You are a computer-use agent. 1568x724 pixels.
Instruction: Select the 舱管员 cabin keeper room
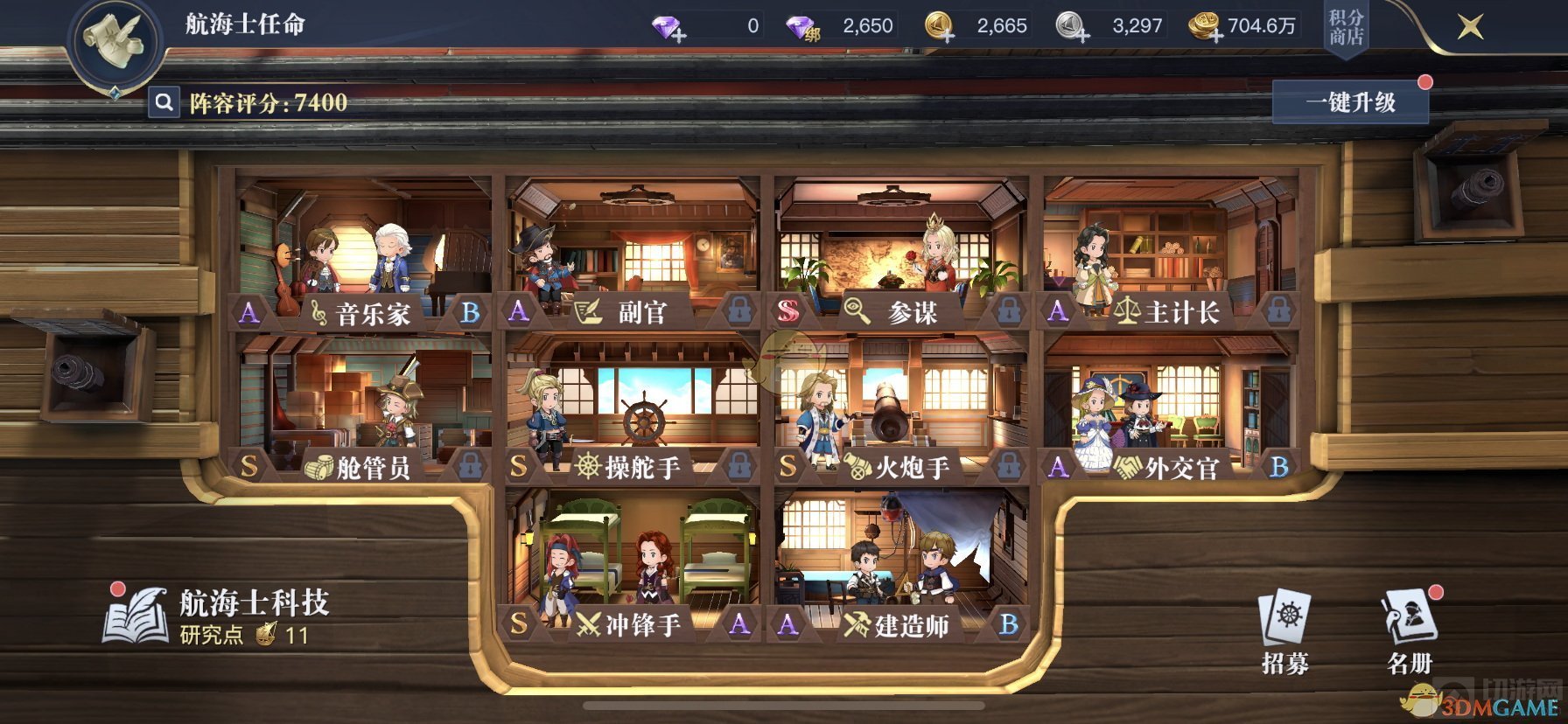coord(363,407)
